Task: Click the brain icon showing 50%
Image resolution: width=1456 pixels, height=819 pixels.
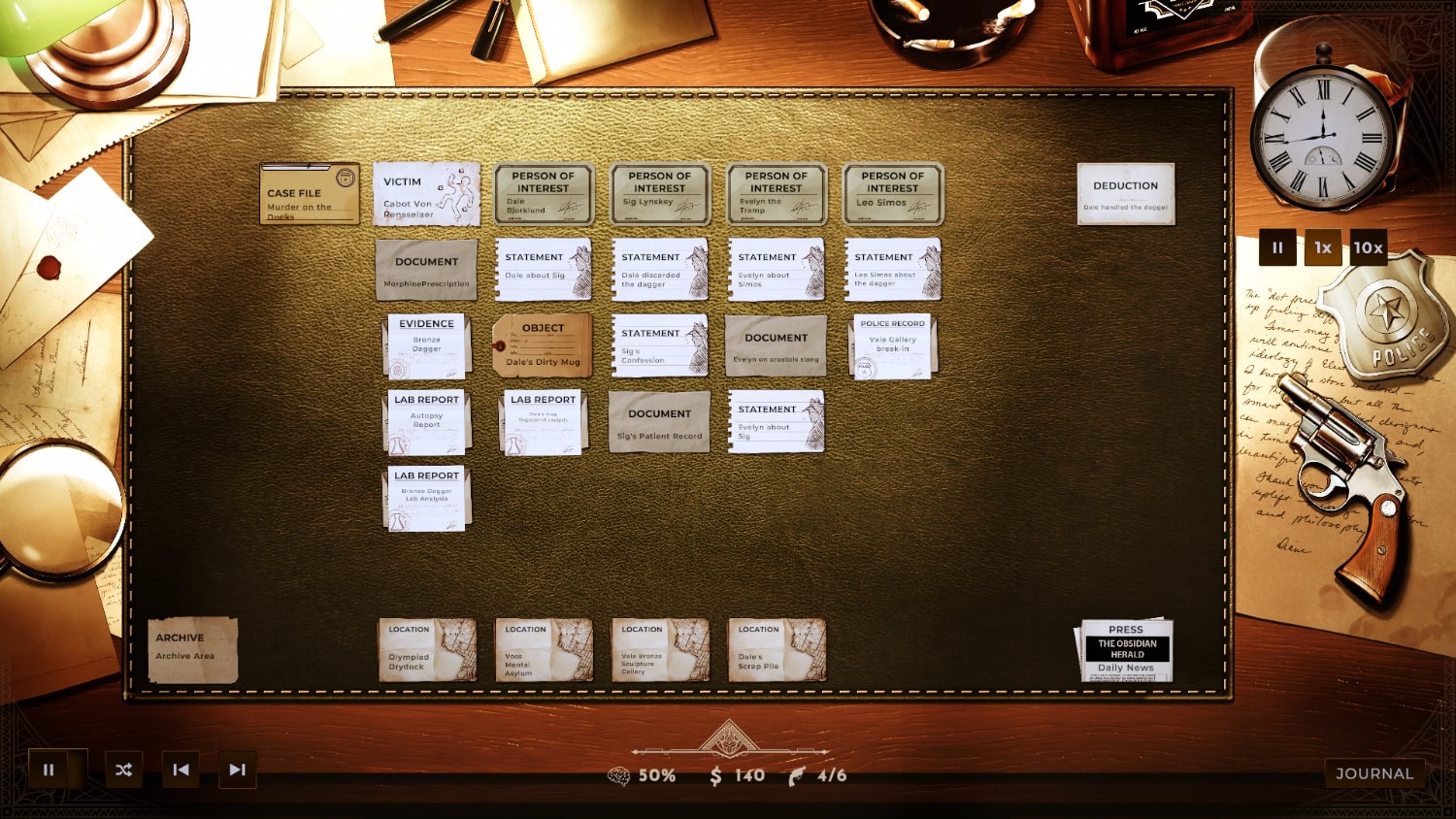Action: pos(621,775)
